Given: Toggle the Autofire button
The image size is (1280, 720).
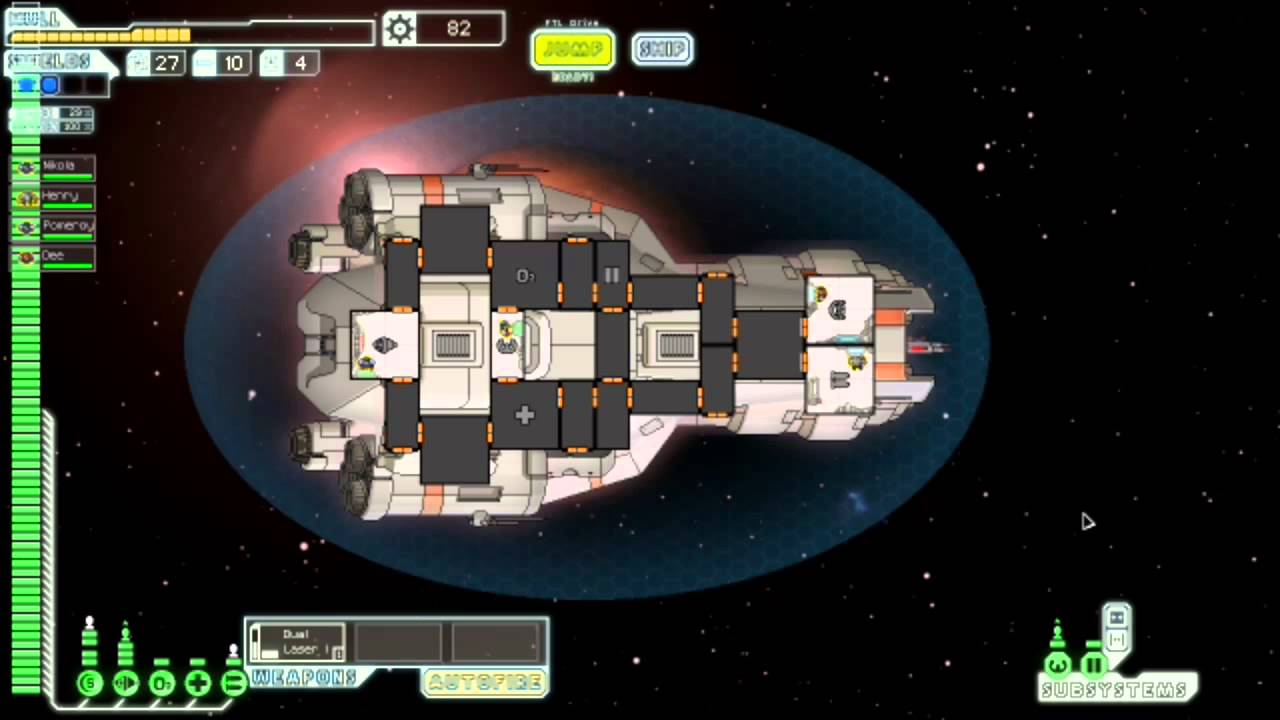Looking at the screenshot, I should [x=485, y=682].
